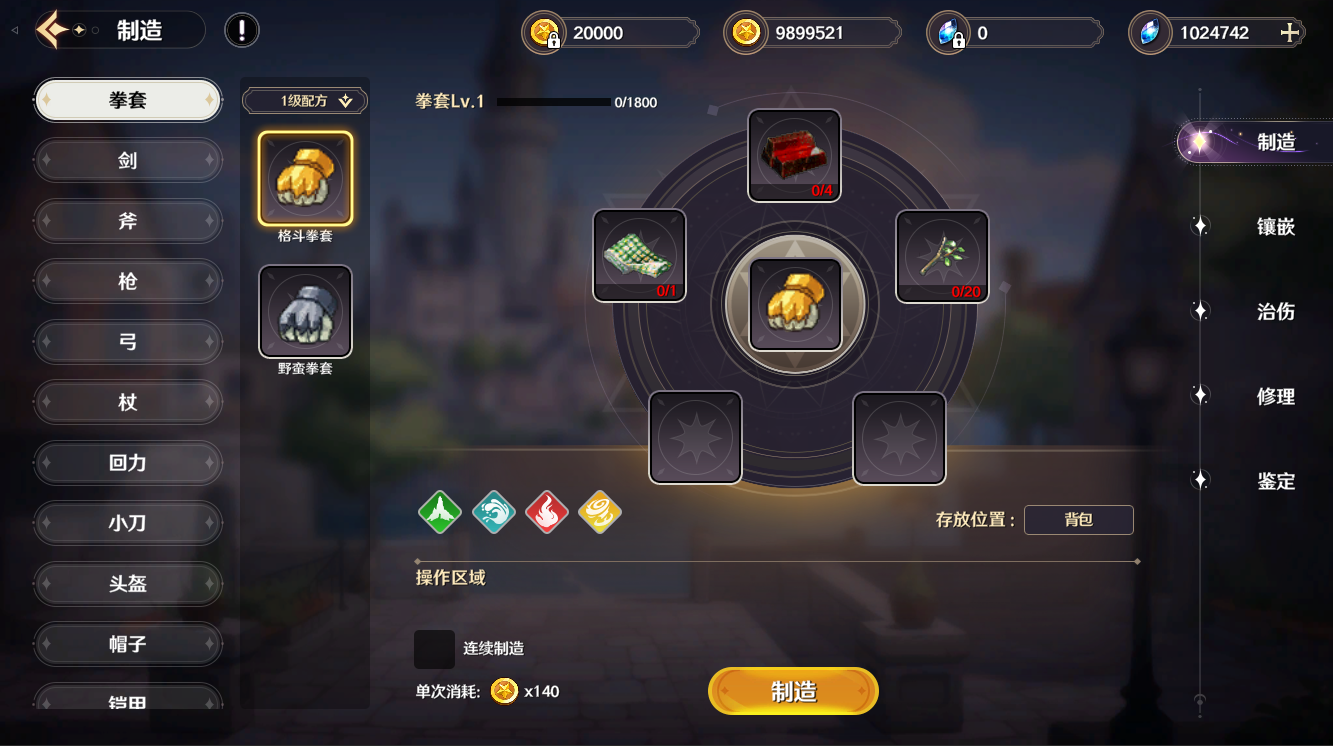Switch to the 斧 axe category
1333x746 pixels.
(128, 221)
